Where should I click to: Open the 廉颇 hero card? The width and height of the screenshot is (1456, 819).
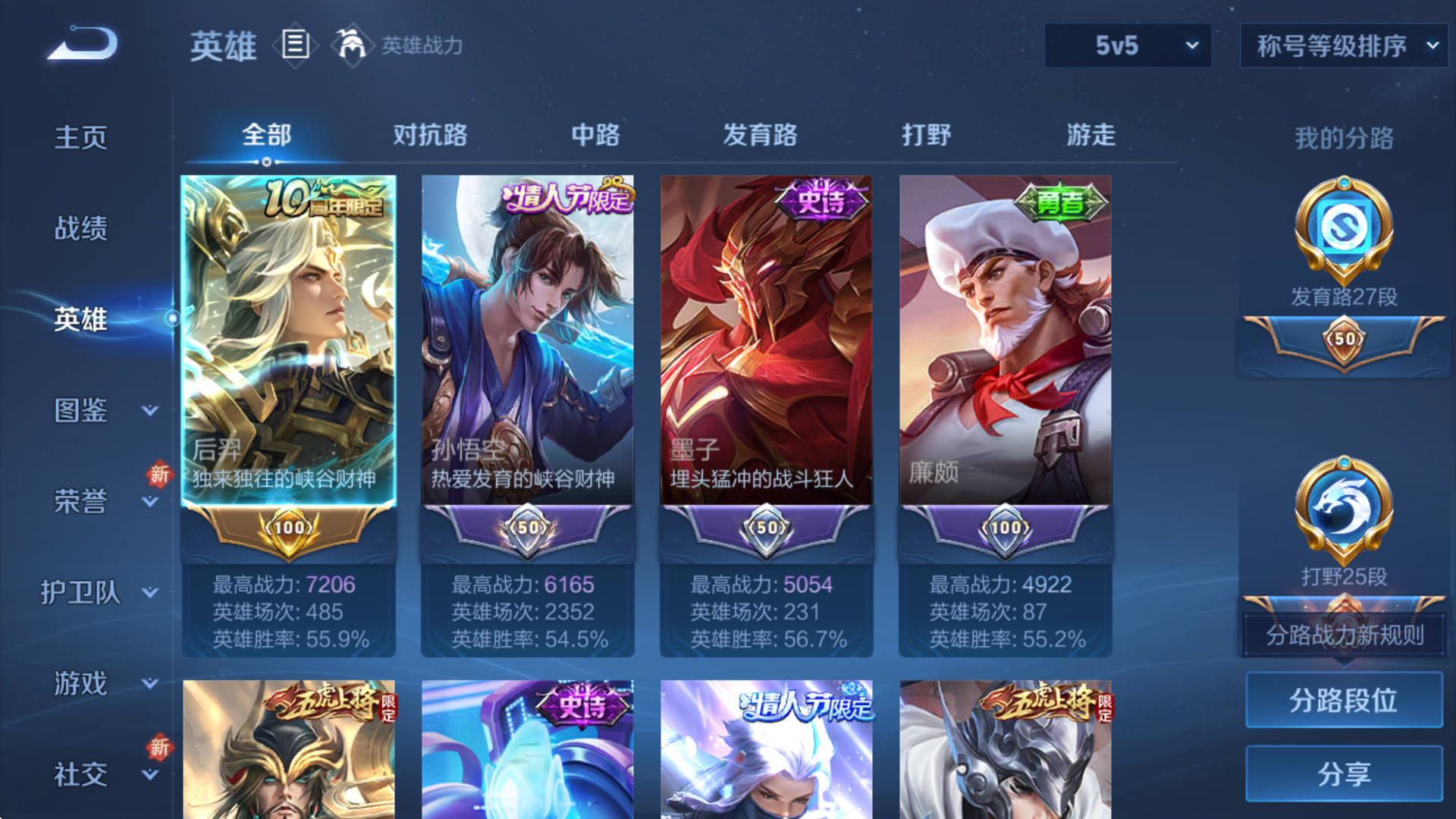(x=1005, y=341)
